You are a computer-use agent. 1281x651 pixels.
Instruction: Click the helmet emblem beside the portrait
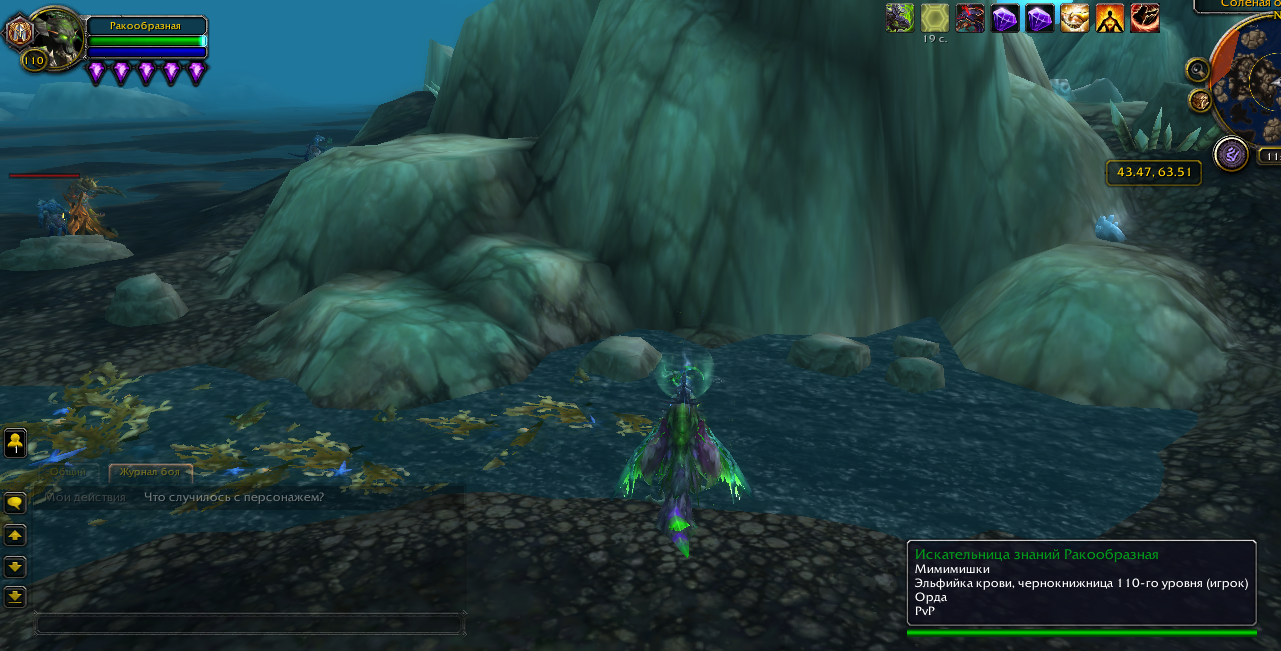pos(19,32)
